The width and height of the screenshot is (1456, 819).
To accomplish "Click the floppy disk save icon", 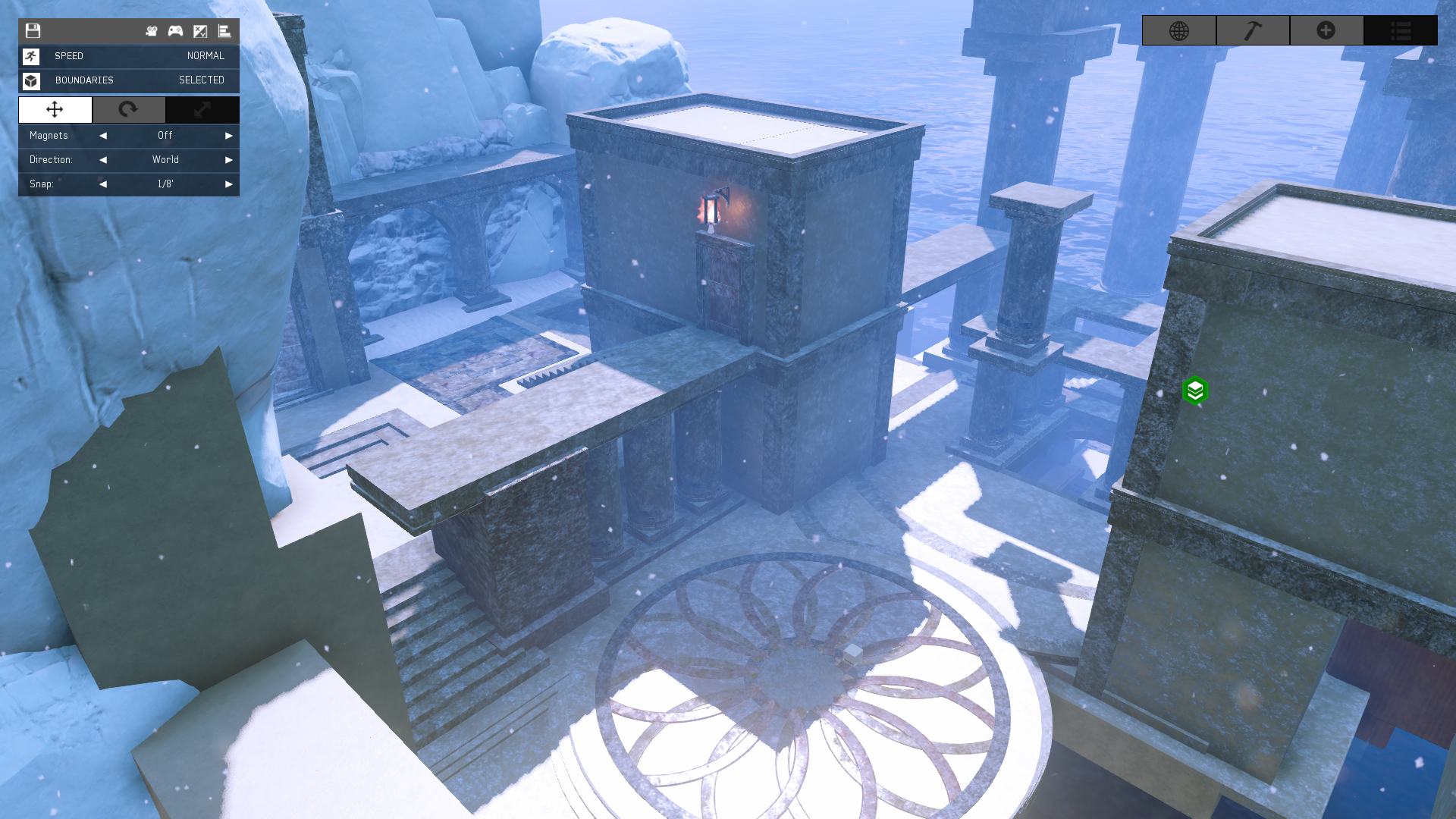I will 33,31.
